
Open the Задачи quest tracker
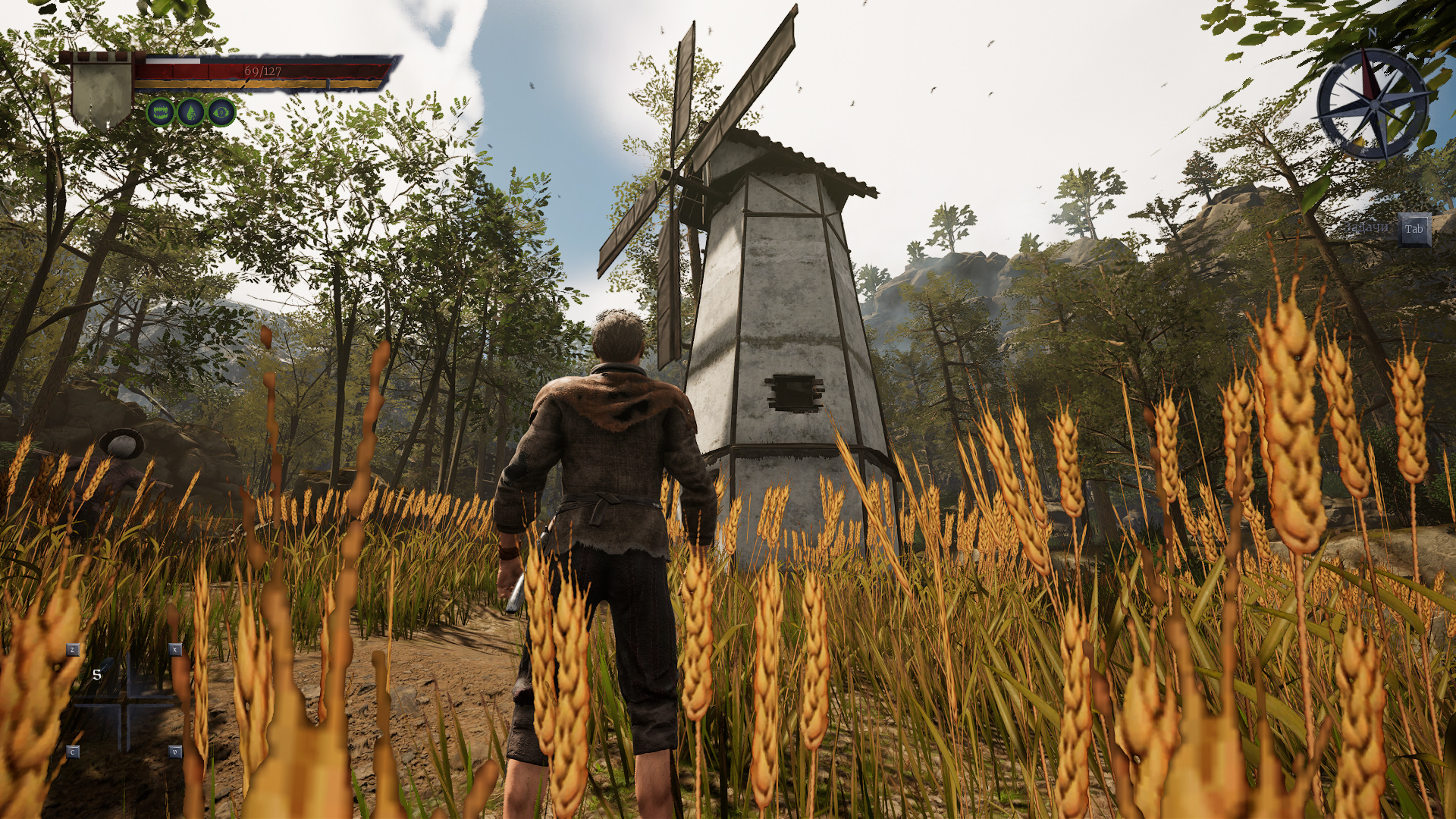1414,229
